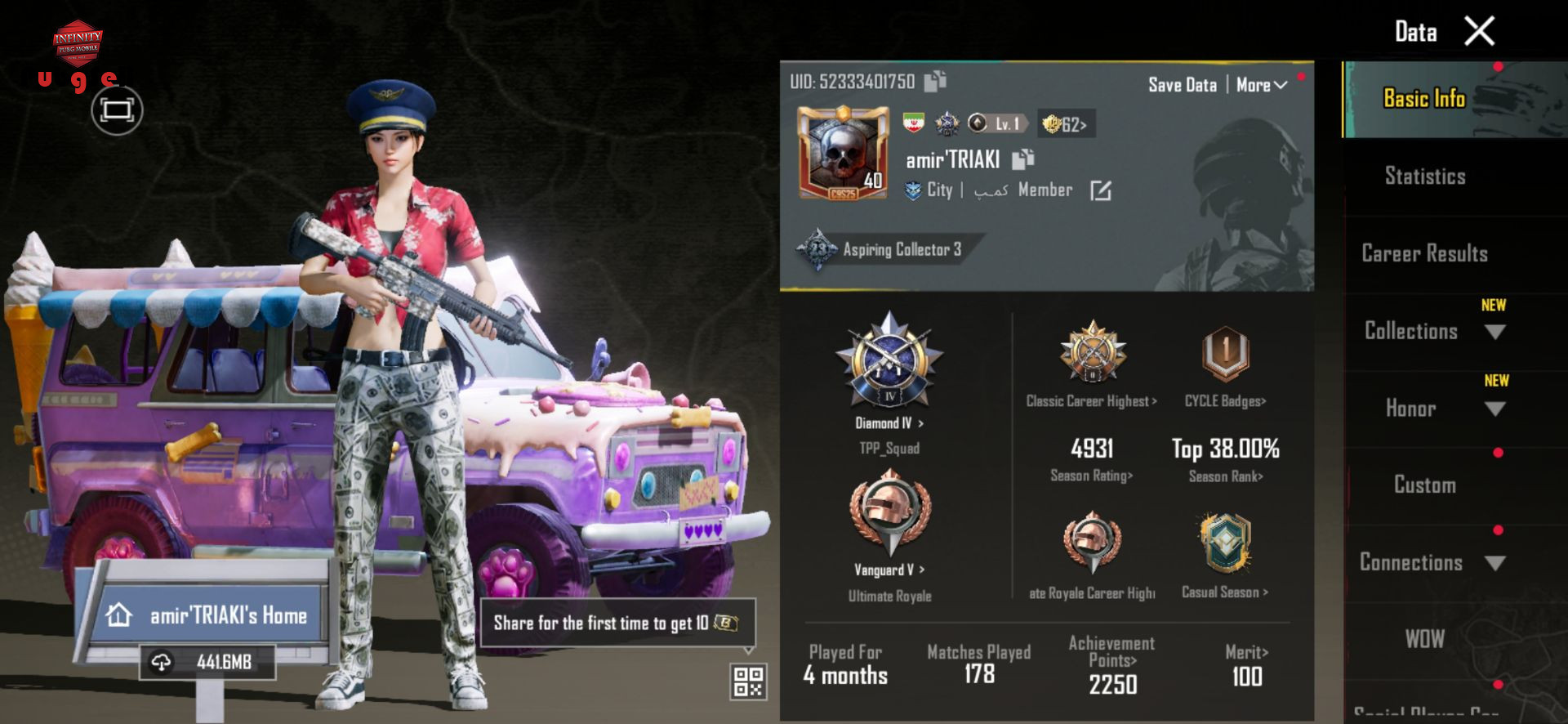Click Save Data
This screenshot has width=1568, height=724.
click(1182, 85)
